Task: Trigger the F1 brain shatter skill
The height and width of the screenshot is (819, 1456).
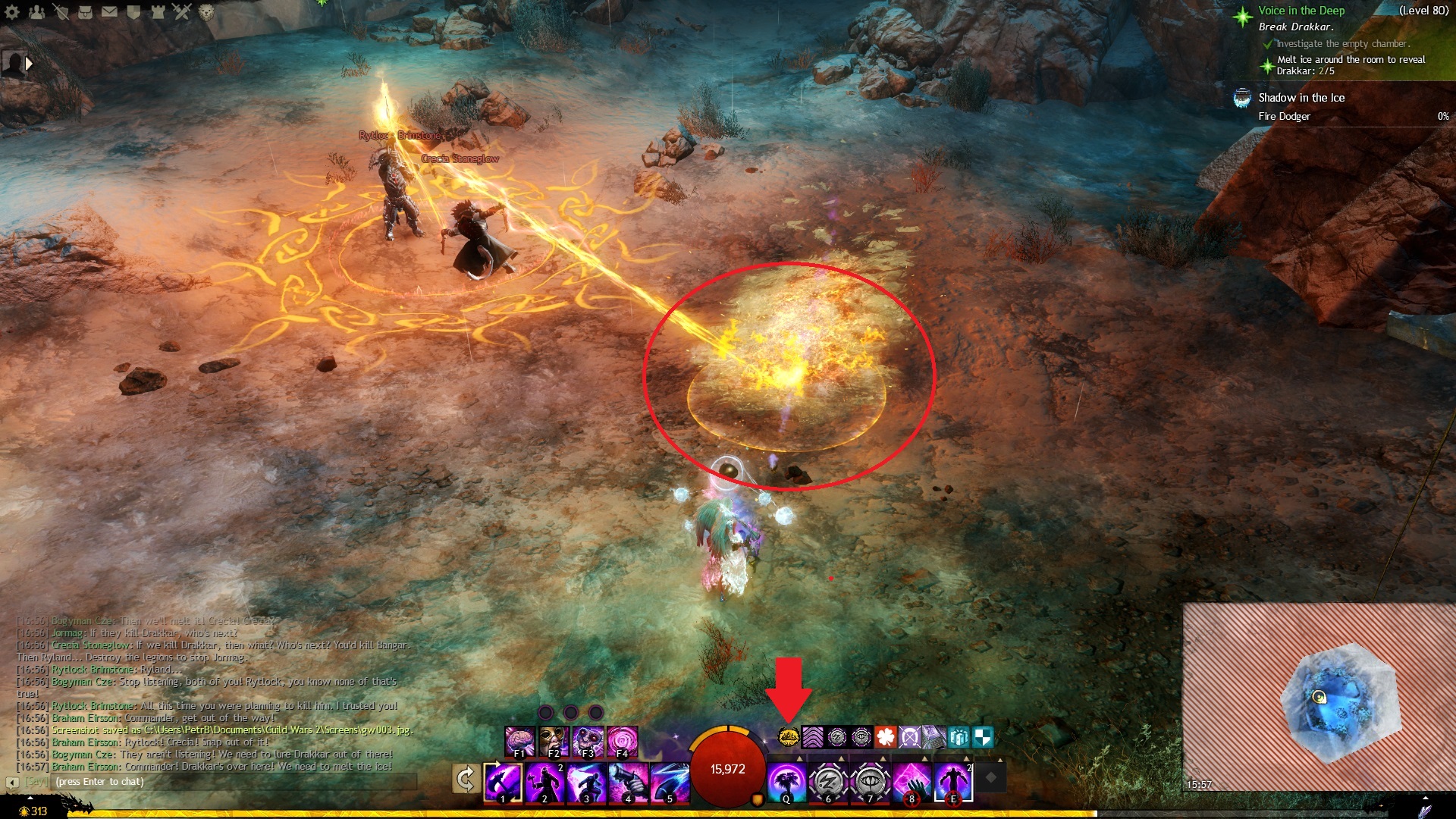Action: pyautogui.click(x=519, y=741)
